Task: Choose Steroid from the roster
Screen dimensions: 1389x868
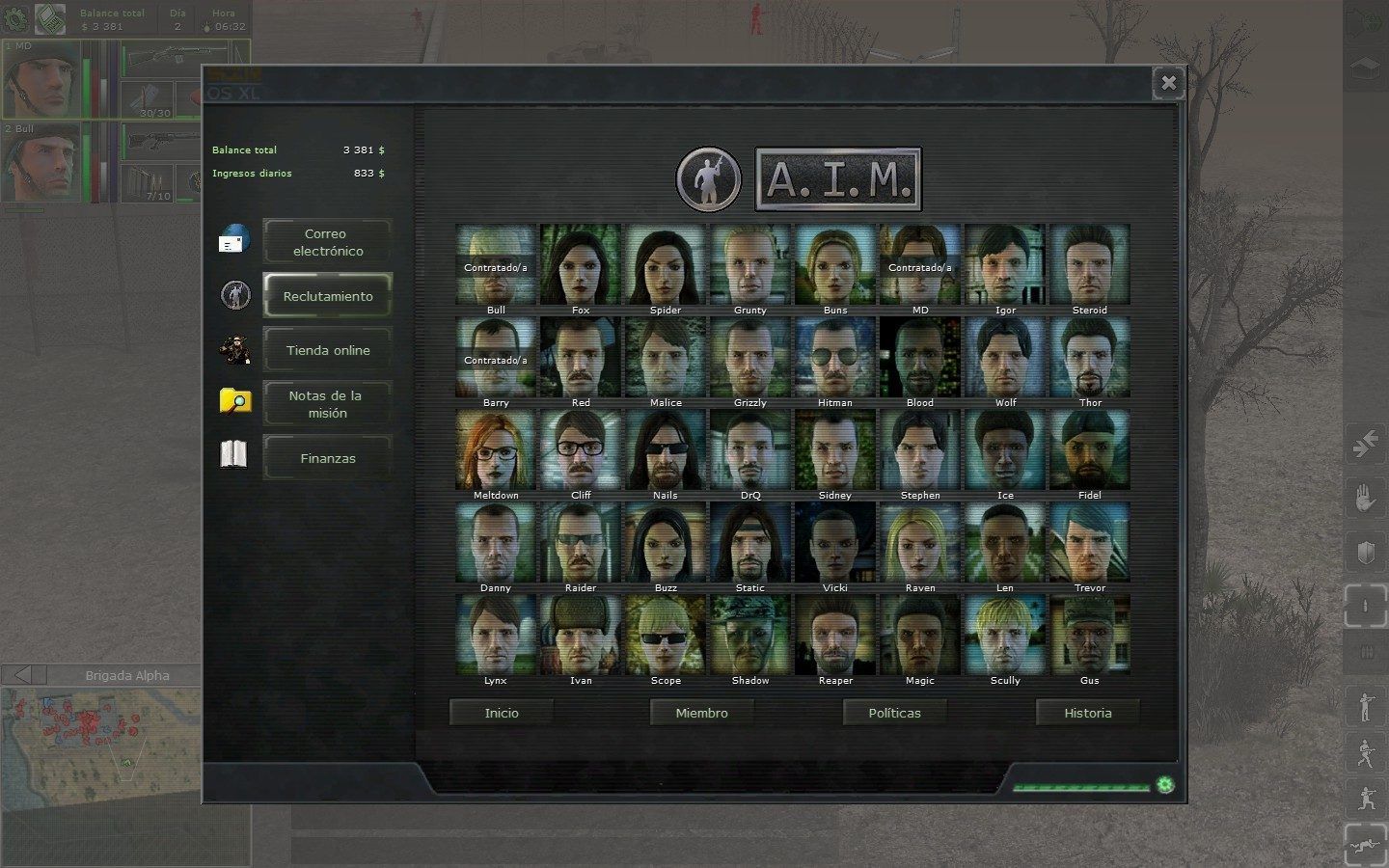Action: (x=1090, y=264)
